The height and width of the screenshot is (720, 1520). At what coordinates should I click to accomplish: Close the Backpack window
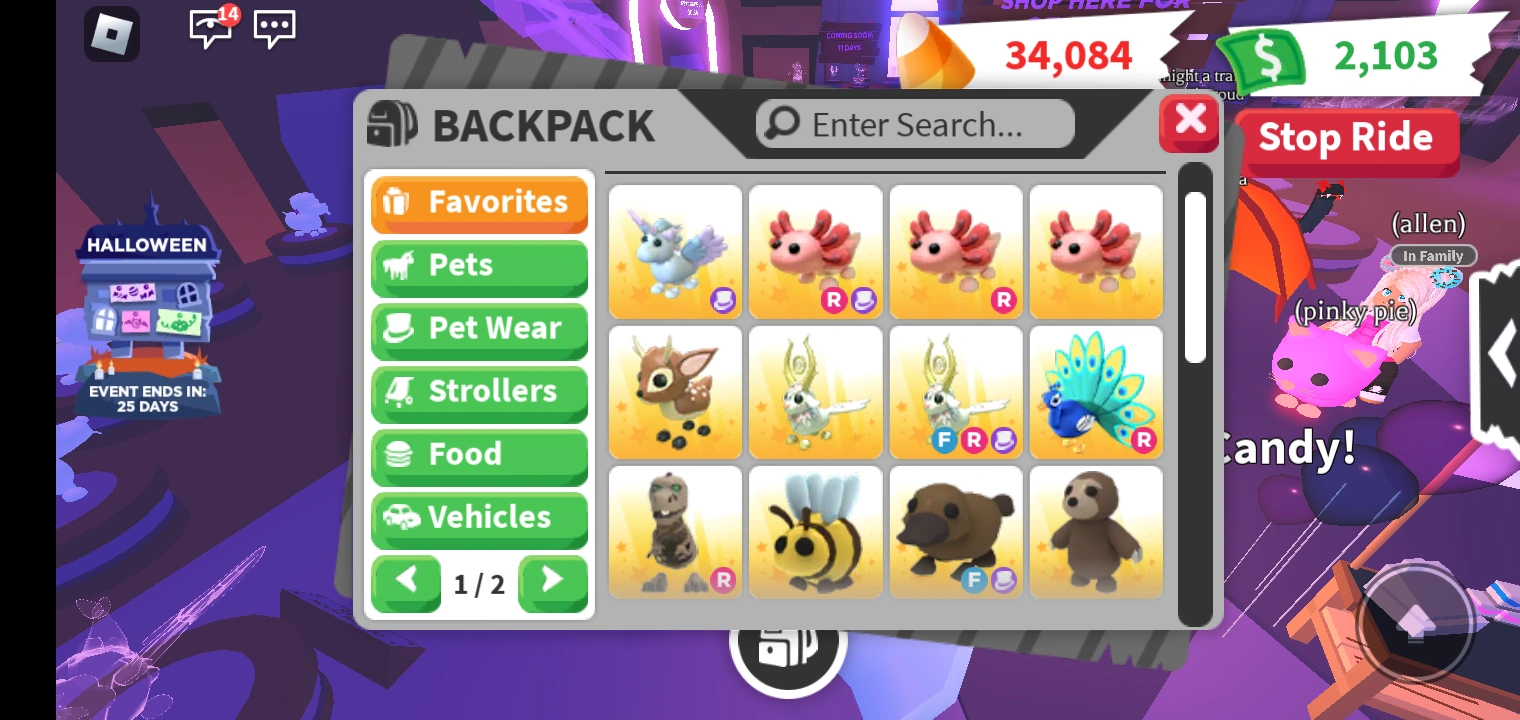pyautogui.click(x=1188, y=121)
